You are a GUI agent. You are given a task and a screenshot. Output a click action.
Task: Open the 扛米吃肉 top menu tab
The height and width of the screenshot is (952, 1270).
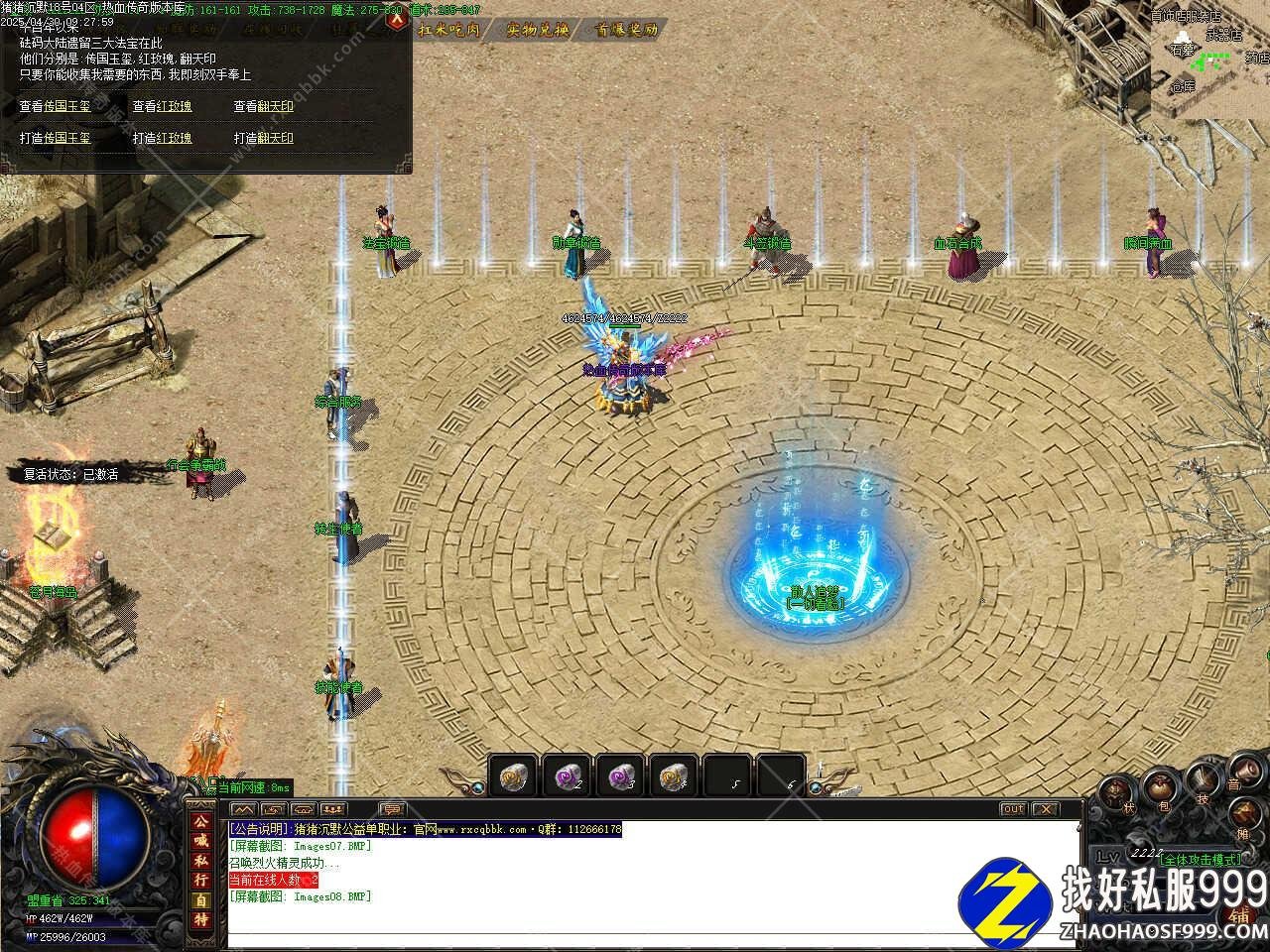[449, 30]
